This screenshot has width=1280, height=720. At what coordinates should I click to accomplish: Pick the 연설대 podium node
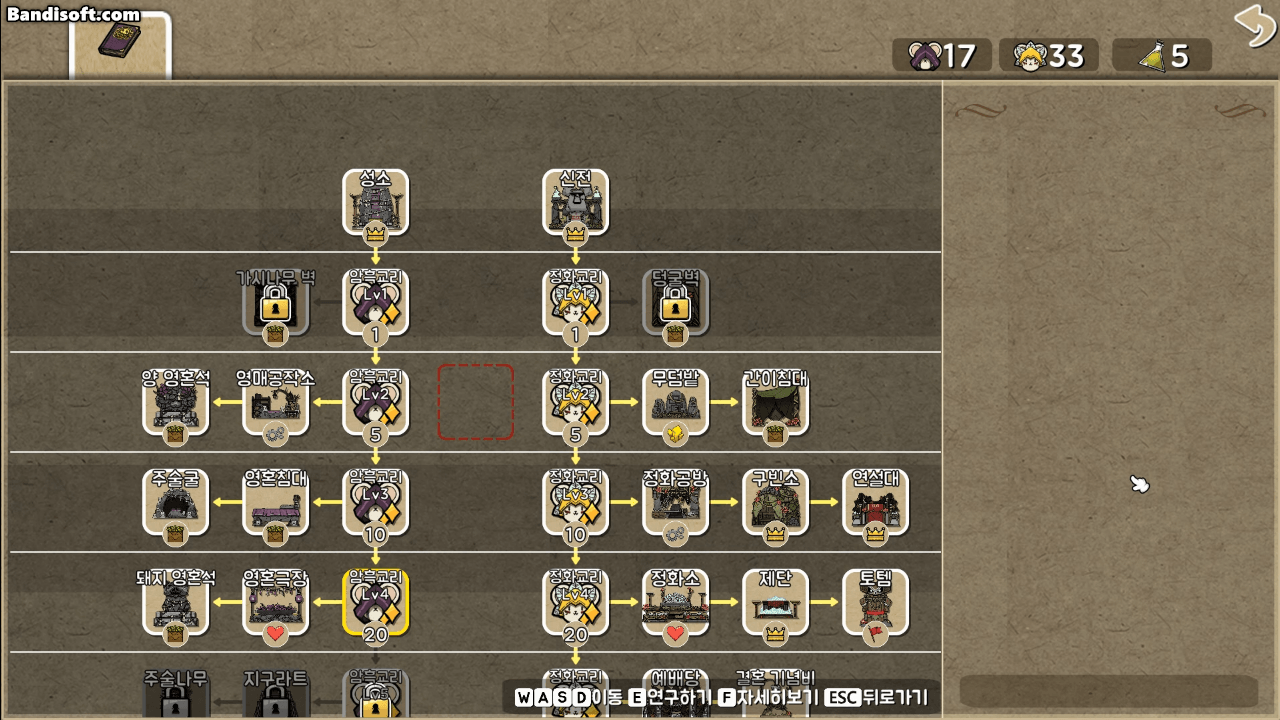point(875,500)
